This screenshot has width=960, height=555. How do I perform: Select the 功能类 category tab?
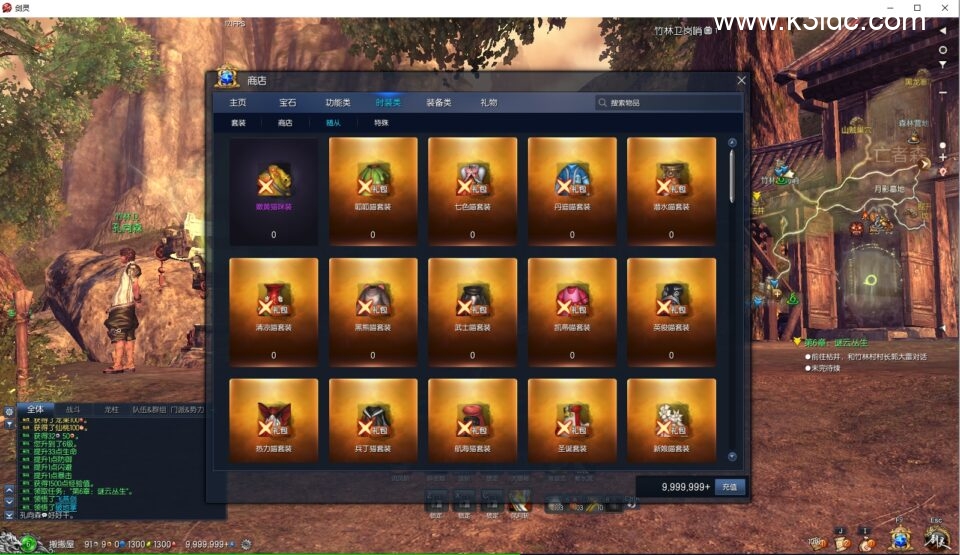tap(338, 102)
